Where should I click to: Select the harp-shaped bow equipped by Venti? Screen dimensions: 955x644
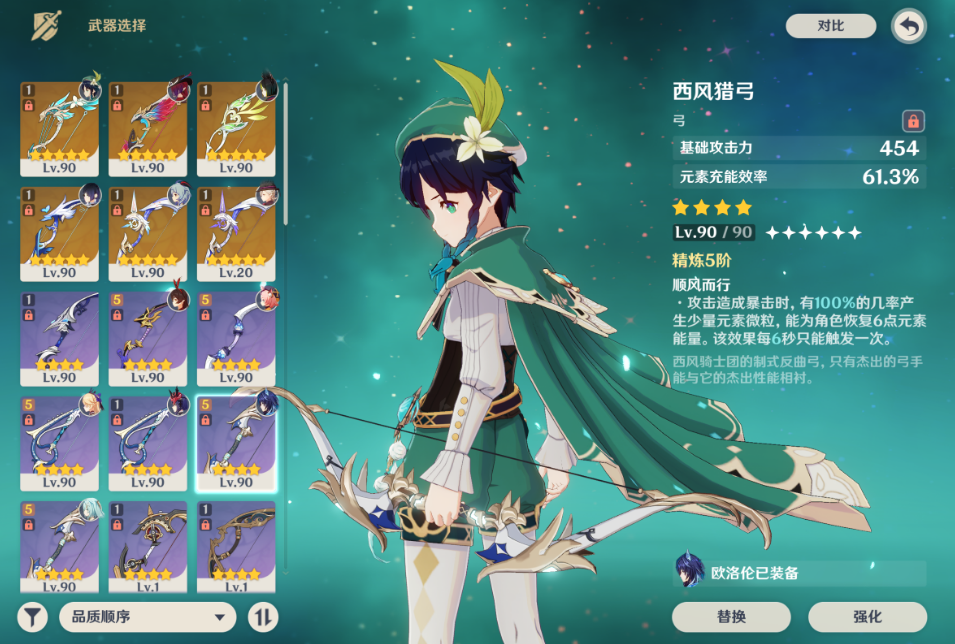point(59,128)
